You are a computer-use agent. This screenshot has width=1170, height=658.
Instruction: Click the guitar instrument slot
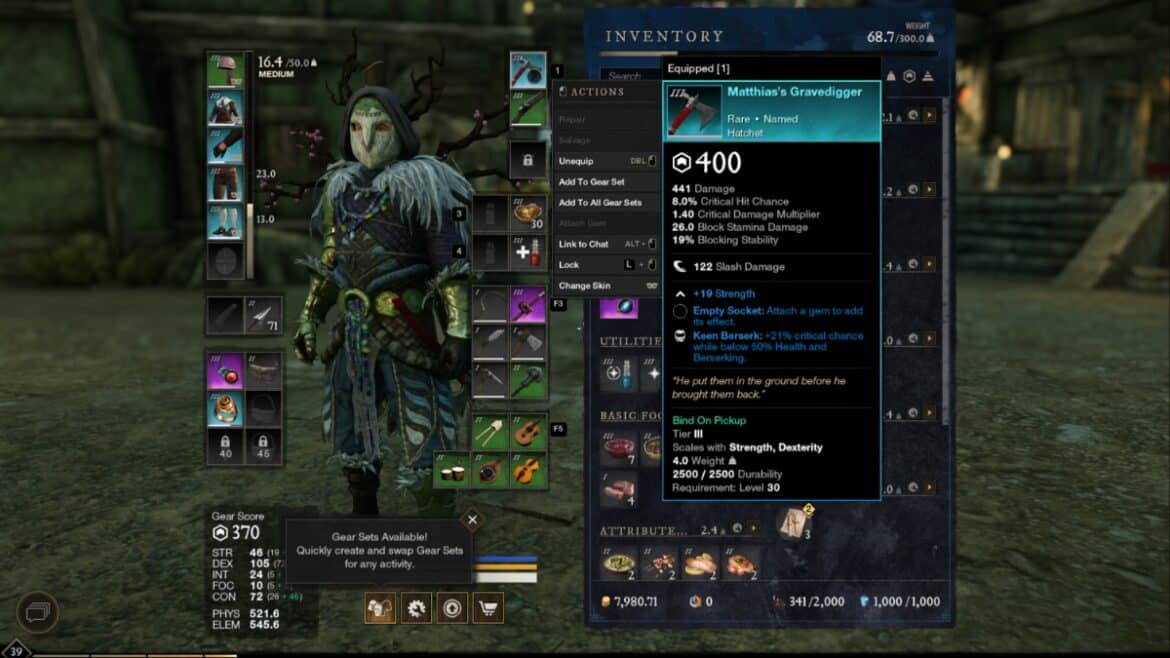[x=528, y=432]
